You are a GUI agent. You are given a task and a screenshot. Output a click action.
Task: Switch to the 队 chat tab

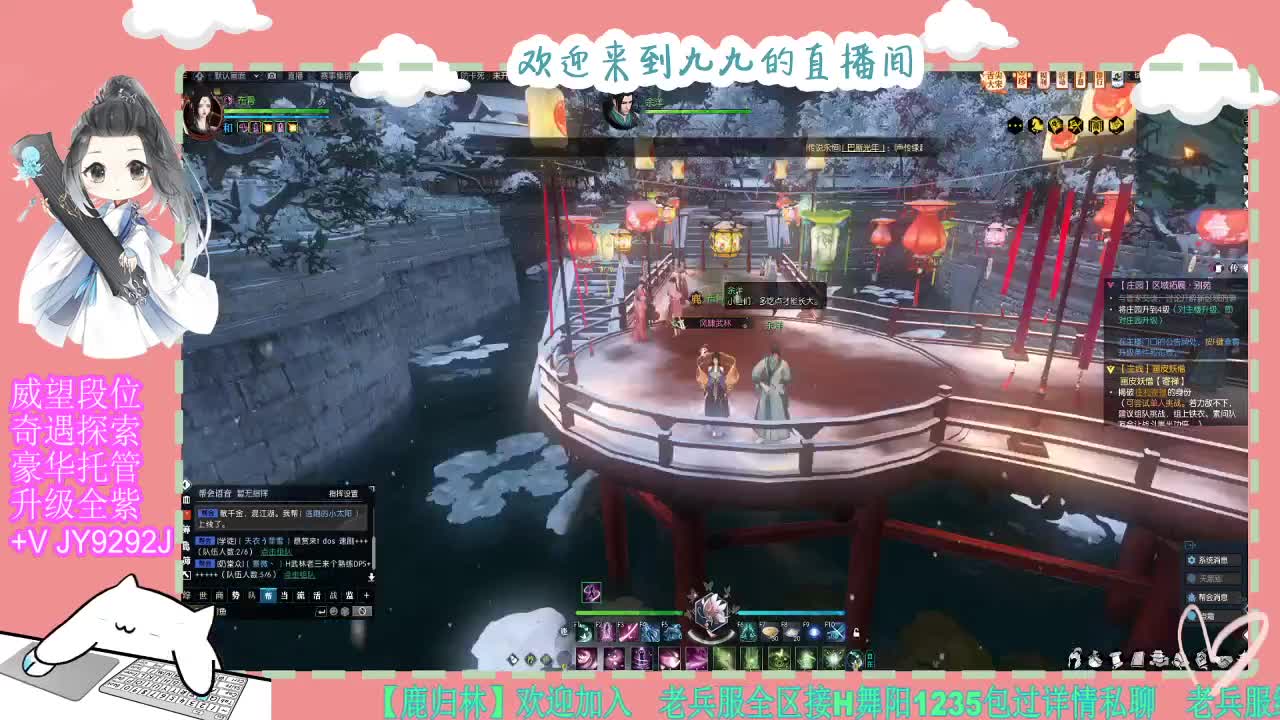[x=252, y=594]
